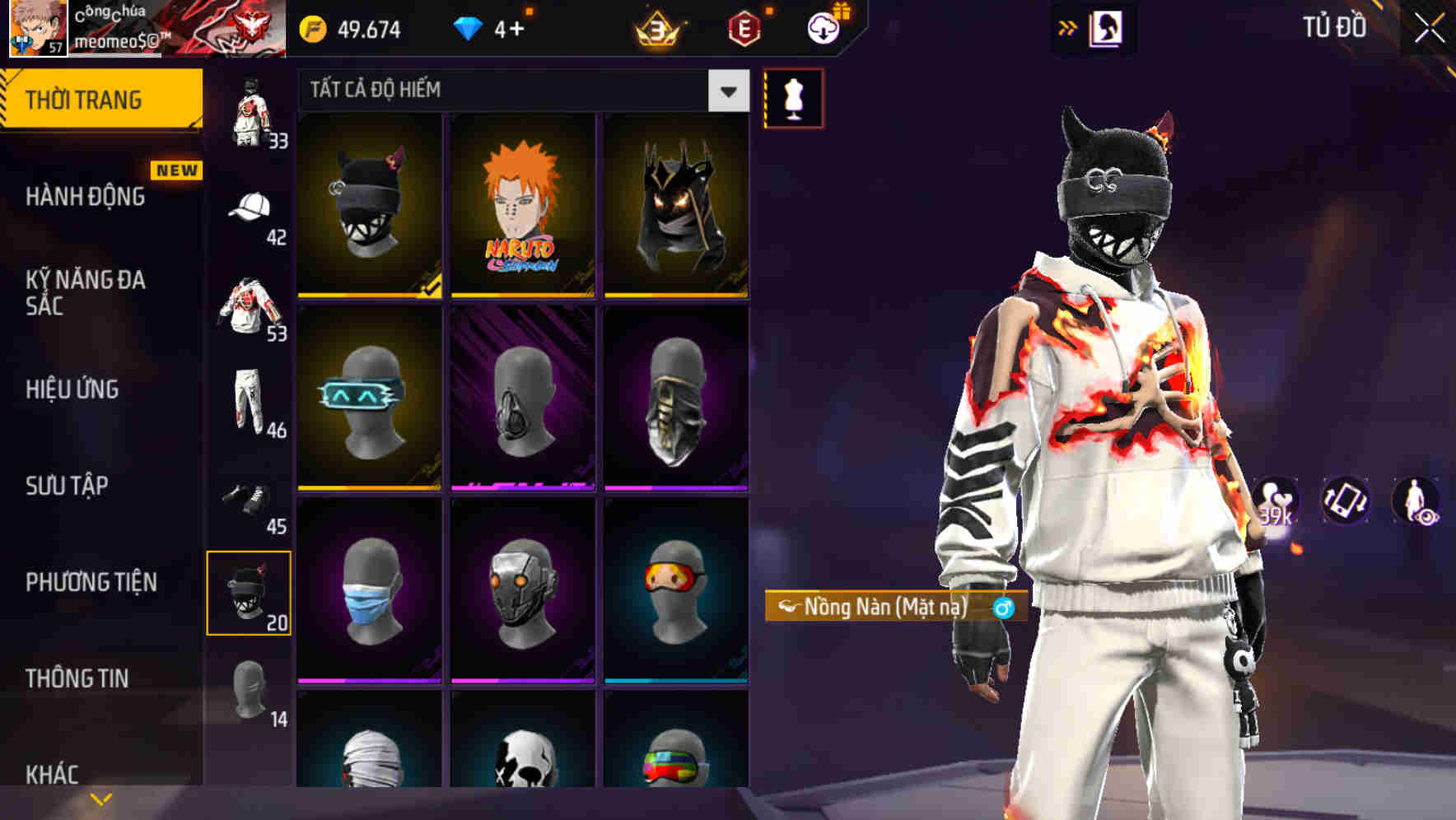
Task: Select the PHƯƠNG TIỆN menu entry
Action: click(91, 582)
